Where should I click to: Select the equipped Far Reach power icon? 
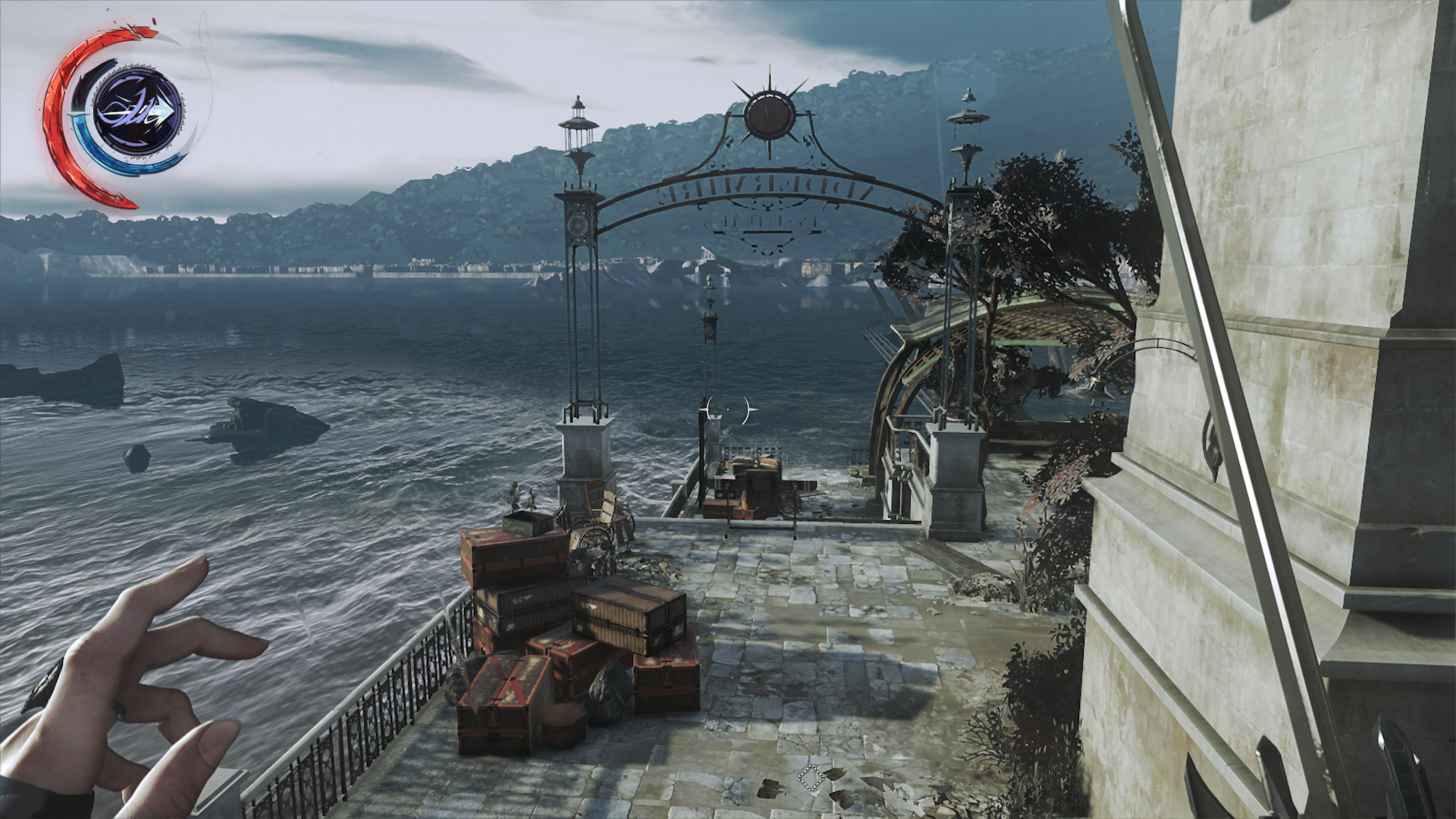tap(137, 112)
